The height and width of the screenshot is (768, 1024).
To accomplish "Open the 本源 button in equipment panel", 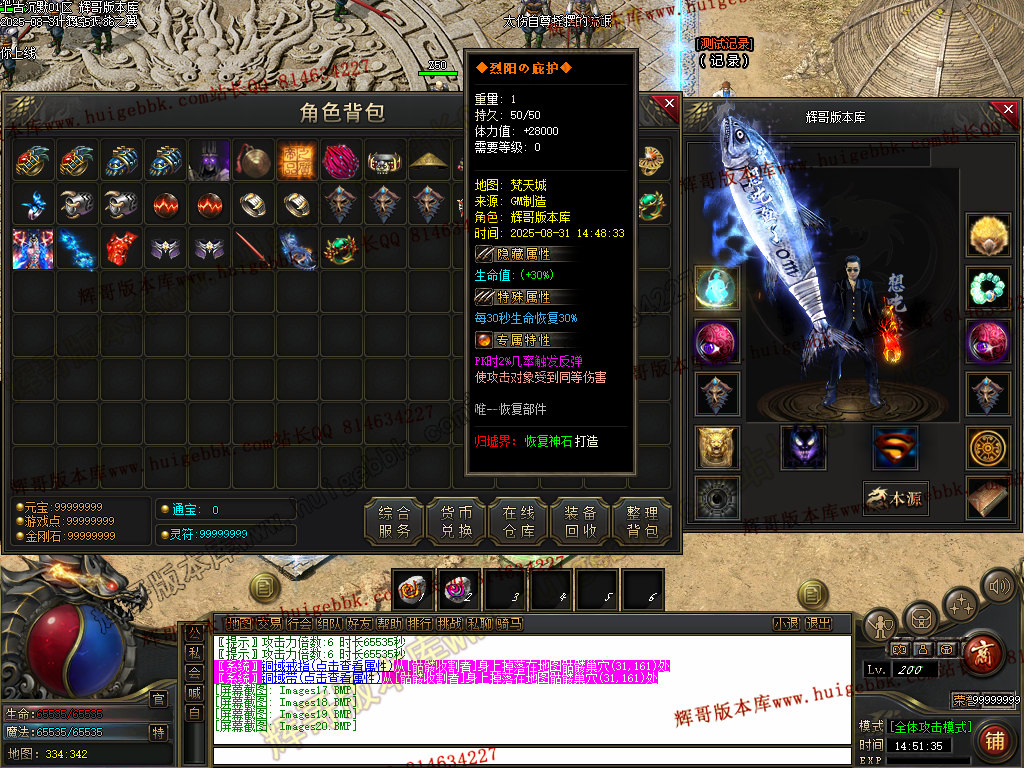I will (895, 498).
